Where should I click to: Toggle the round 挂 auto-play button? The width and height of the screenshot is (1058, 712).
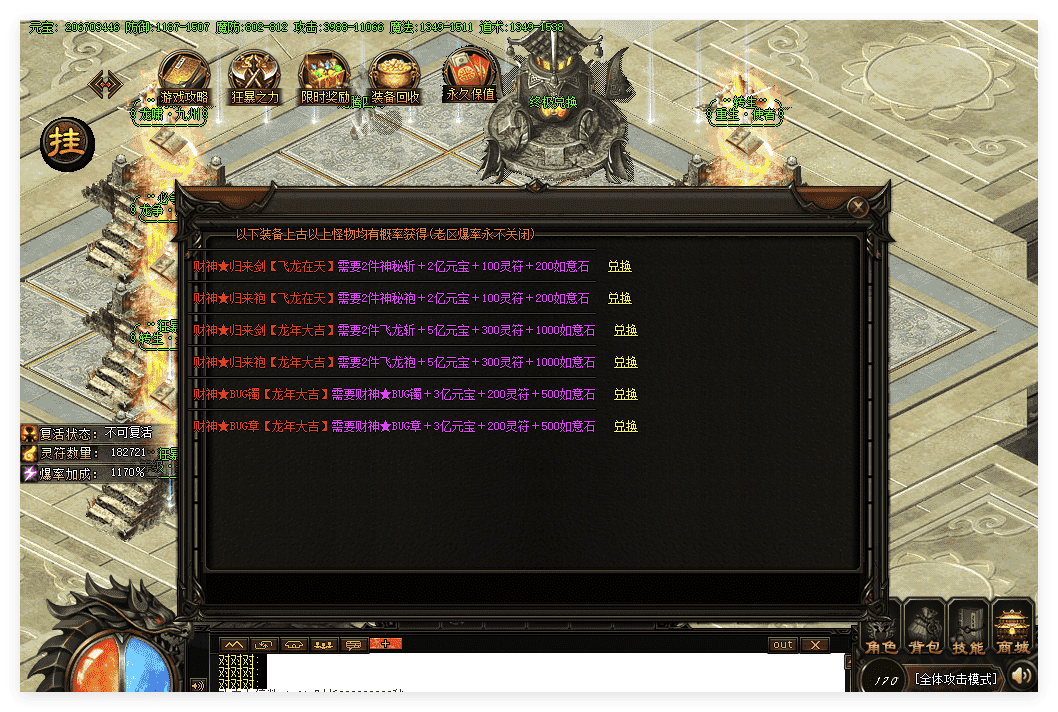(x=67, y=143)
